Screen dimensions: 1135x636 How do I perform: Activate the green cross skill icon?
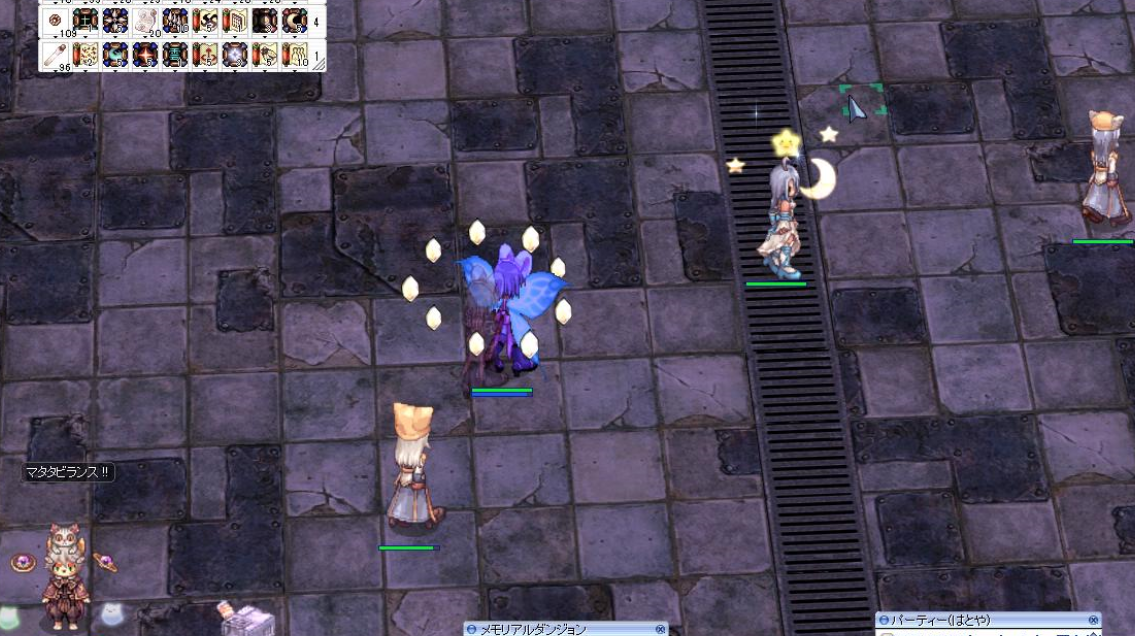pos(85,20)
